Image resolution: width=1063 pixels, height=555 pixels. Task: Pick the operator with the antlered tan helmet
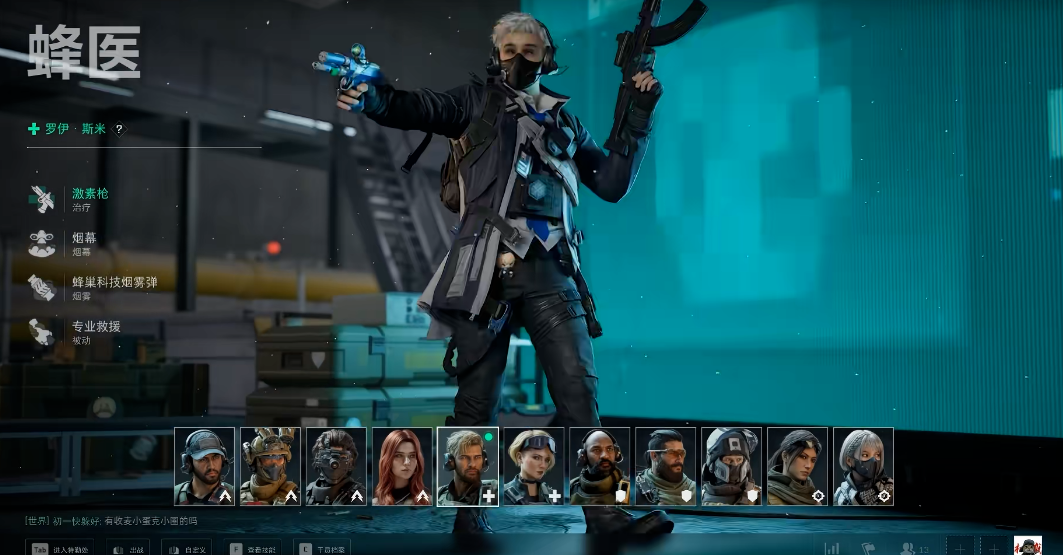270,466
